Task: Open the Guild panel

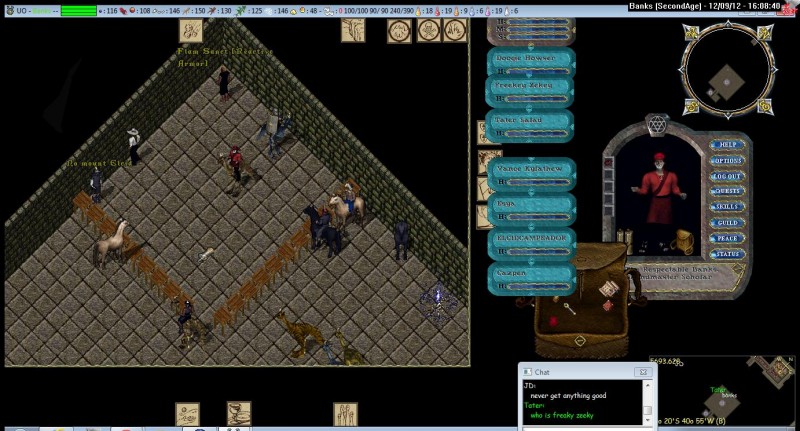Action: click(727, 222)
